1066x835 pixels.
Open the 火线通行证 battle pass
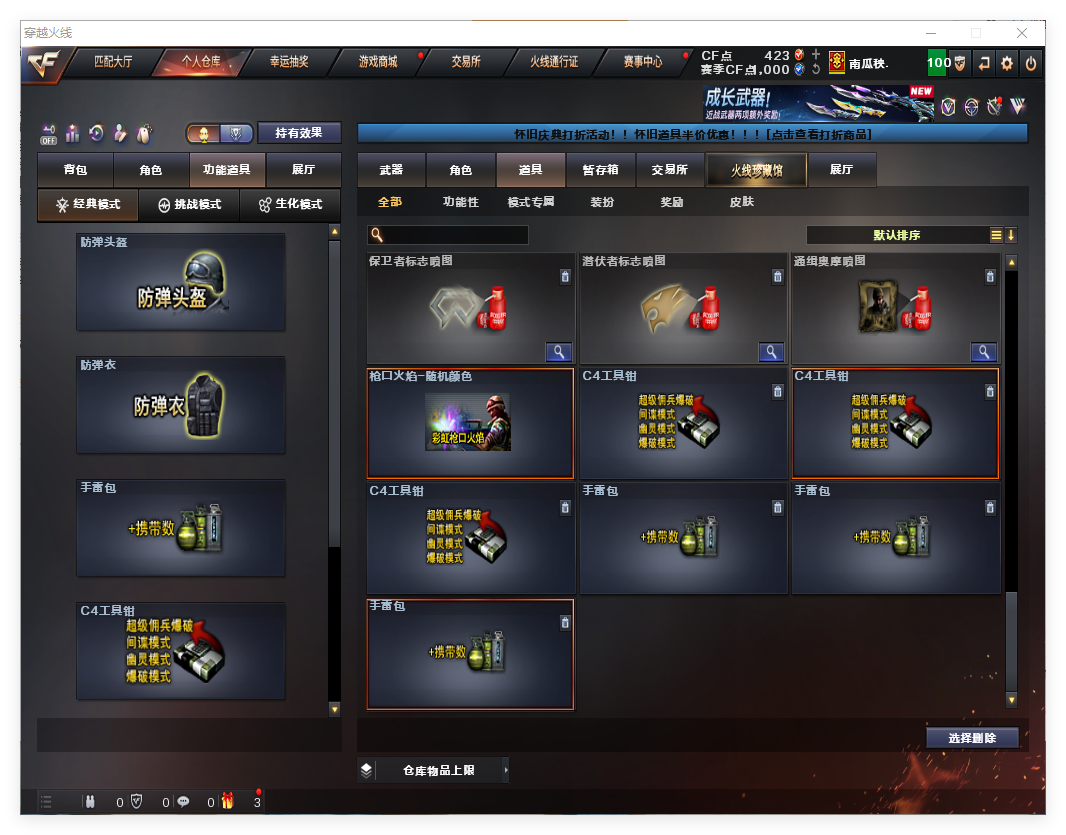[554, 62]
